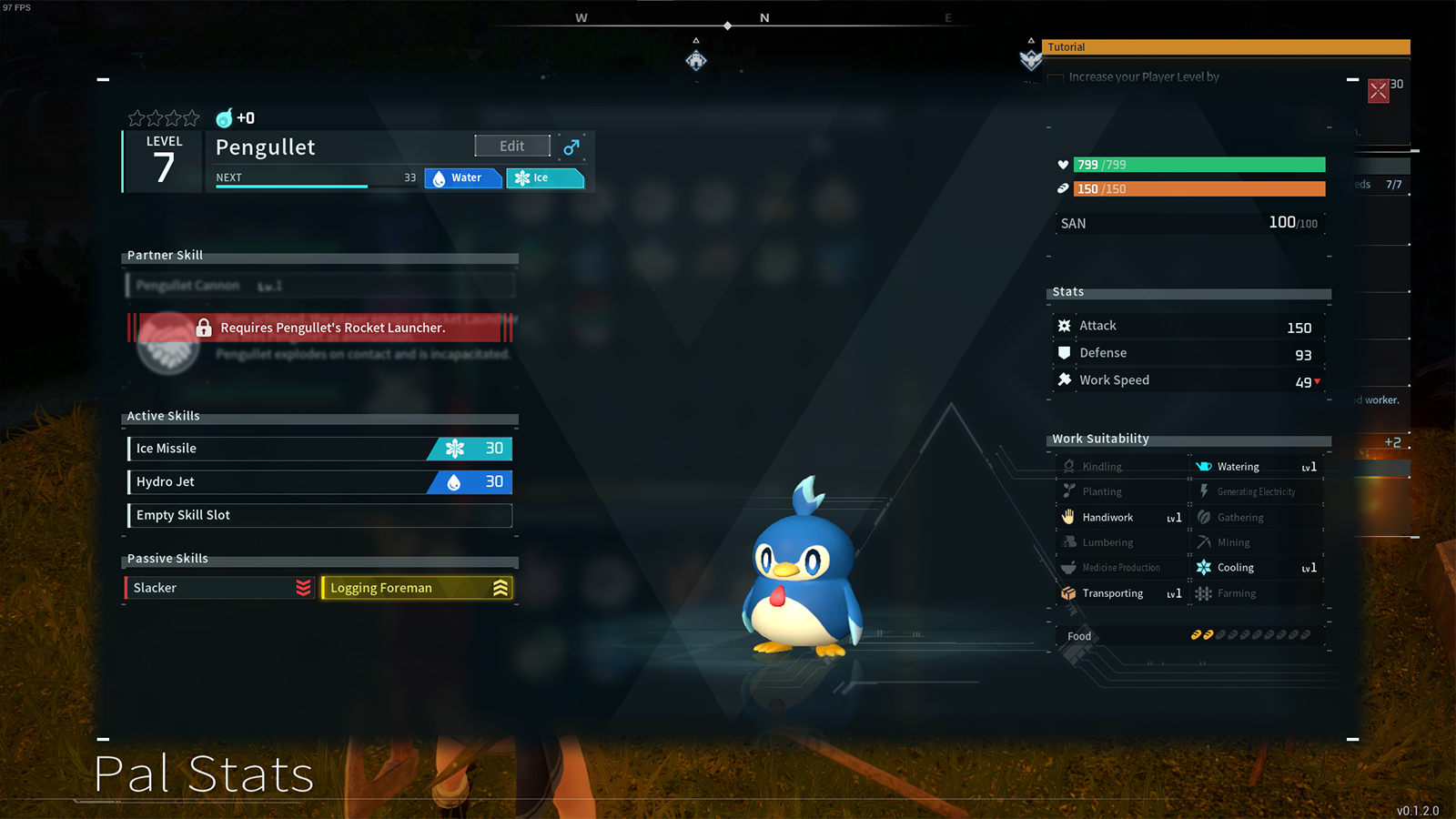Select the Handiwork hand icon
Viewport: 1456px width, 819px height.
click(1067, 517)
